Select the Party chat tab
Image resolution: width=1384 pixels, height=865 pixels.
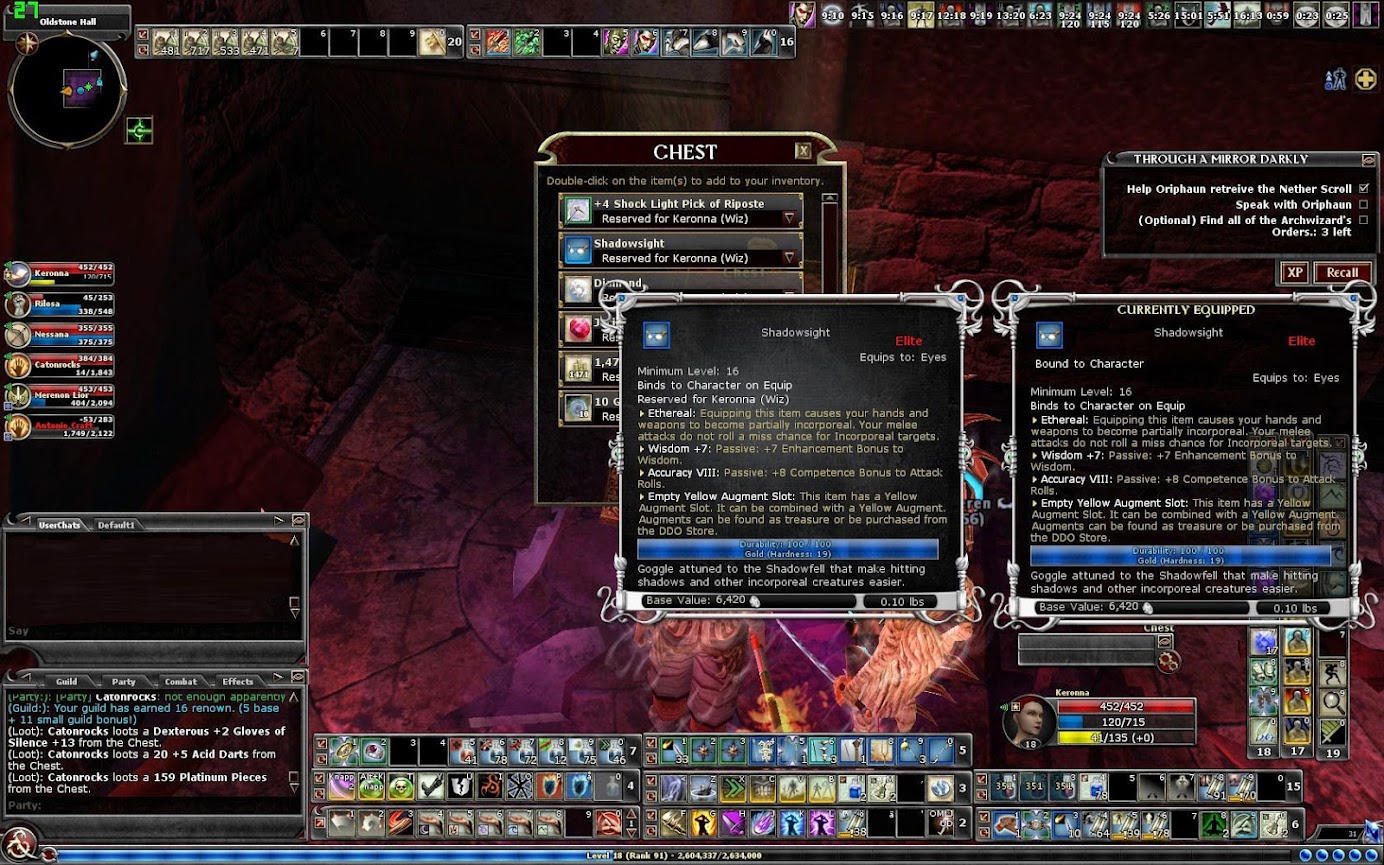coord(124,681)
